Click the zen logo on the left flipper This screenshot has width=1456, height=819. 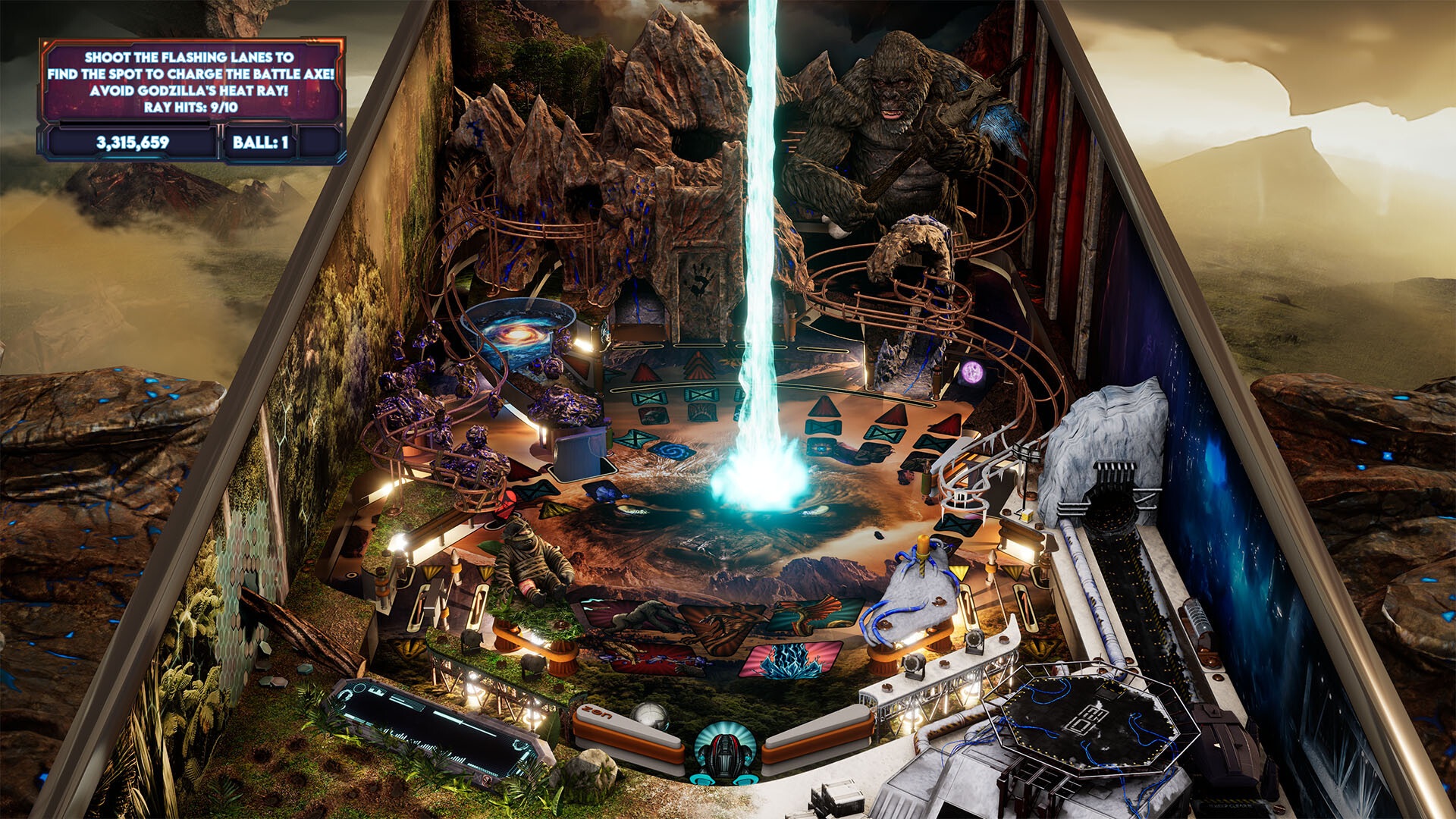pyautogui.click(x=596, y=713)
